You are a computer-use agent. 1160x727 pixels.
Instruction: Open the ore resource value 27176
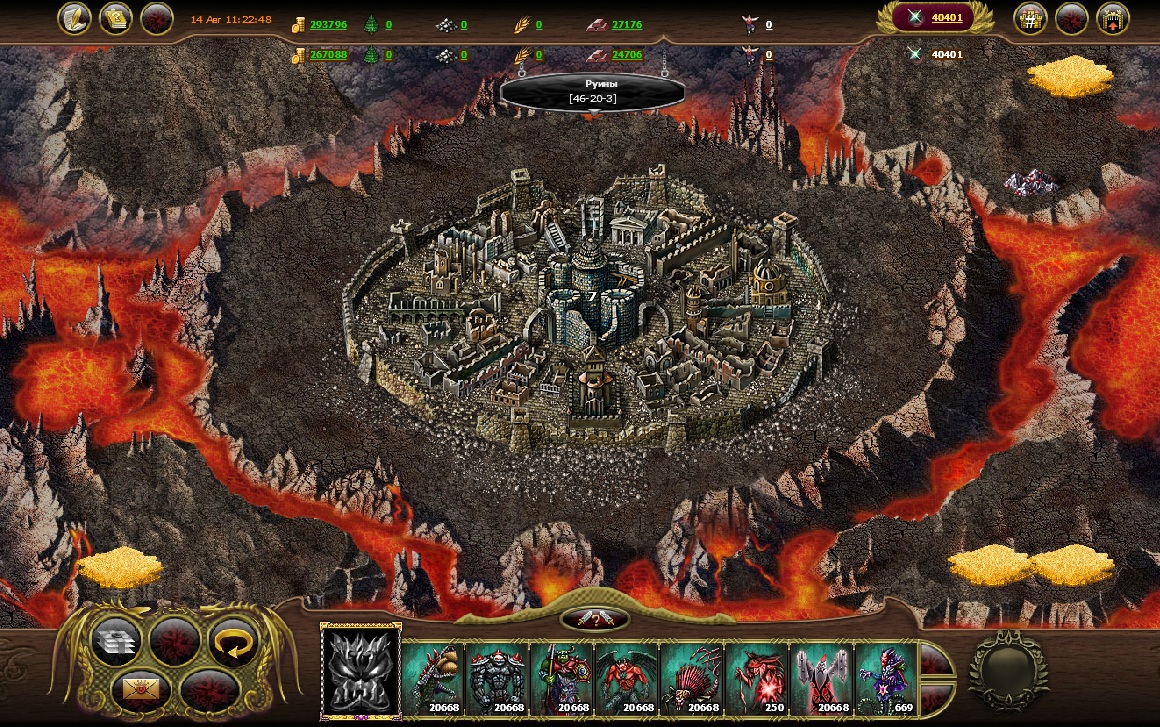click(626, 25)
